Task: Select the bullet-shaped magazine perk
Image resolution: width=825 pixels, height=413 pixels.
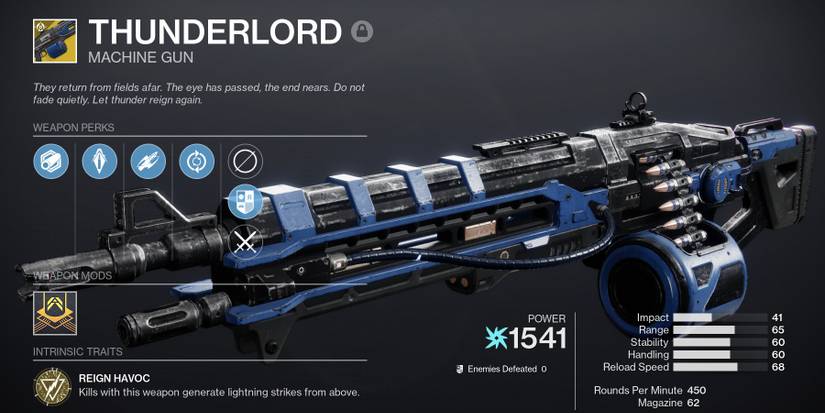Action: point(98,160)
